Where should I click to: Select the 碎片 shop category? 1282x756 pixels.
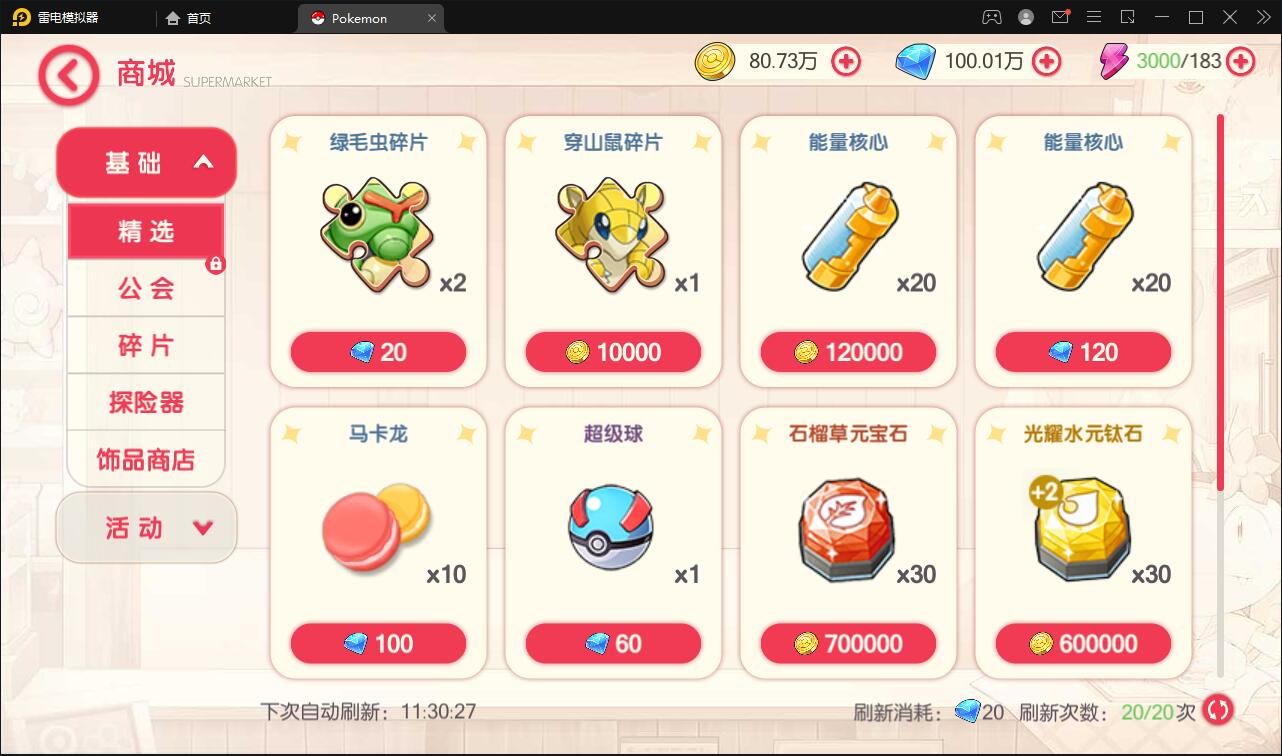click(x=146, y=345)
